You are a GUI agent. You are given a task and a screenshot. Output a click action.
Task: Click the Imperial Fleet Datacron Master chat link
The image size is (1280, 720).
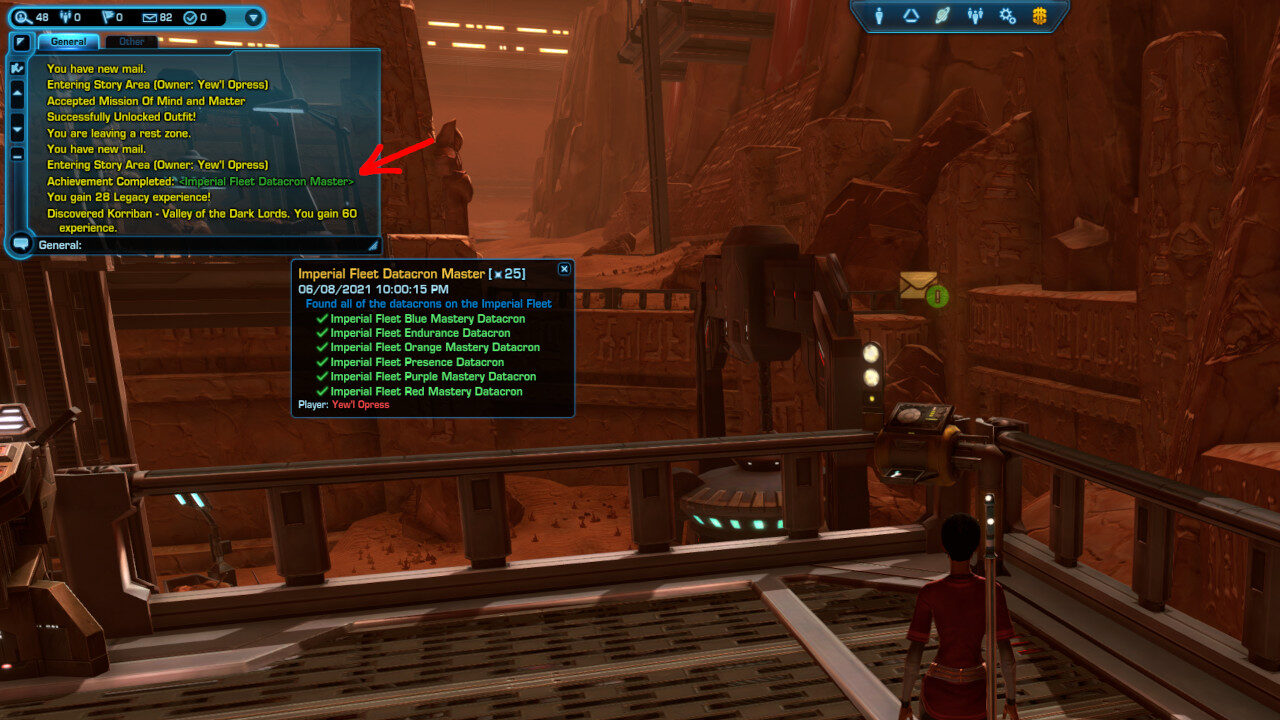(266, 182)
